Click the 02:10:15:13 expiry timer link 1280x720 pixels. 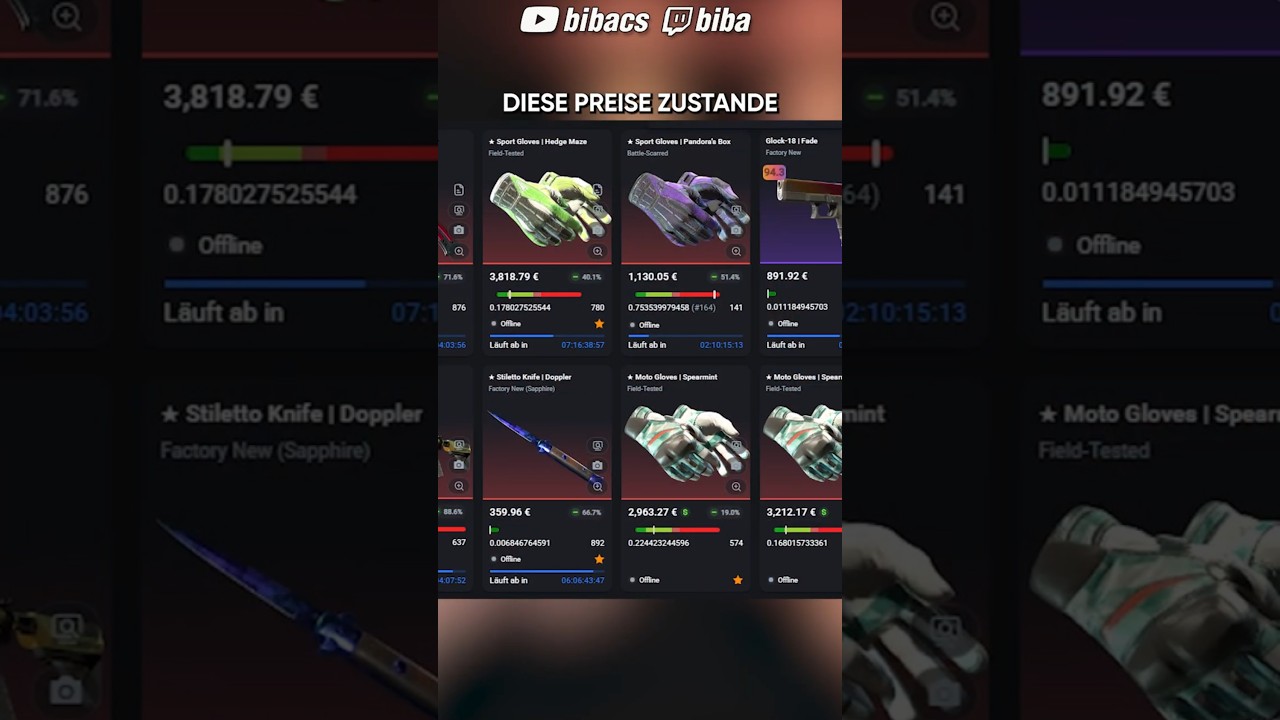[x=721, y=345]
